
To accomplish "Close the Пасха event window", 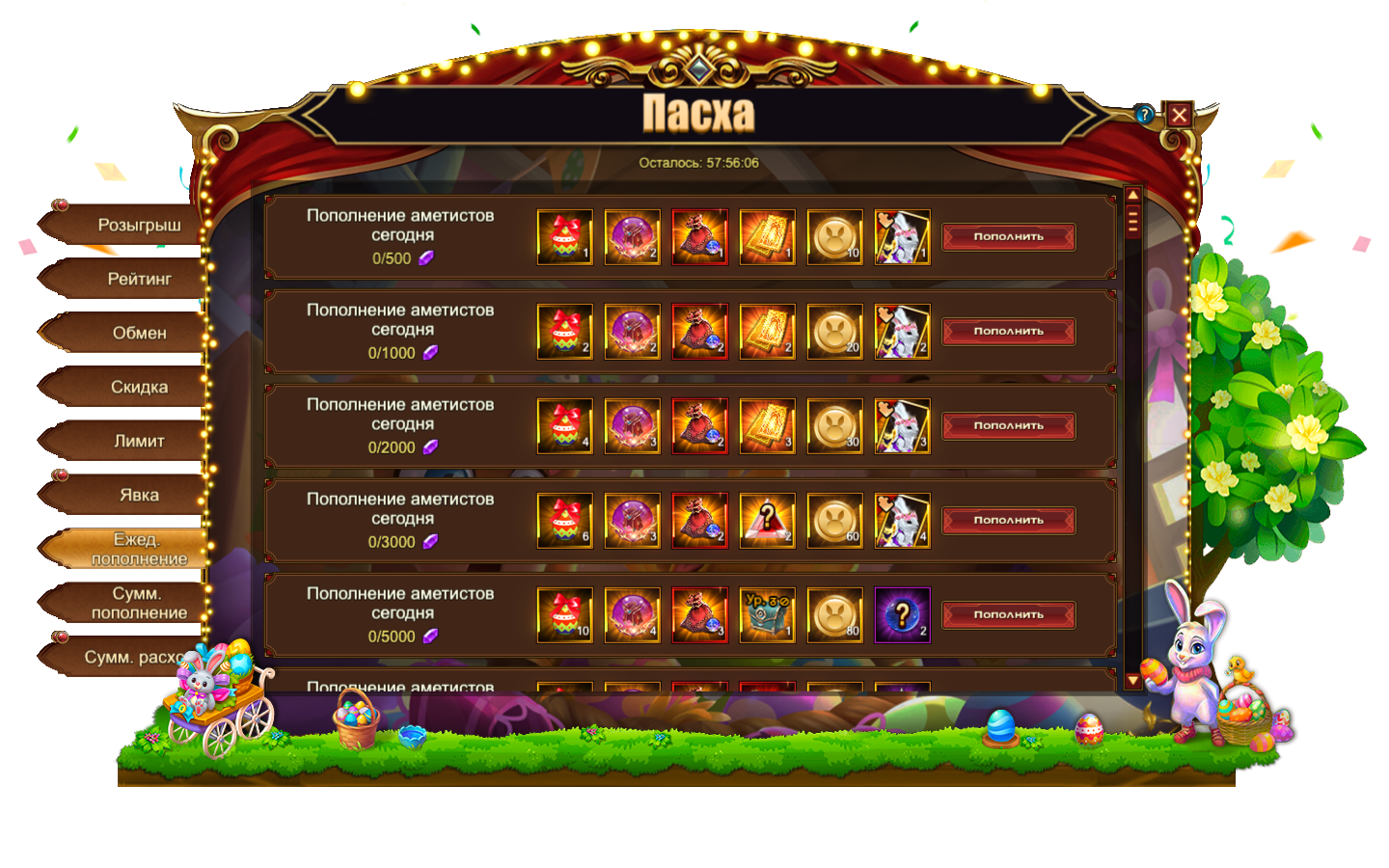I will coord(1179,116).
